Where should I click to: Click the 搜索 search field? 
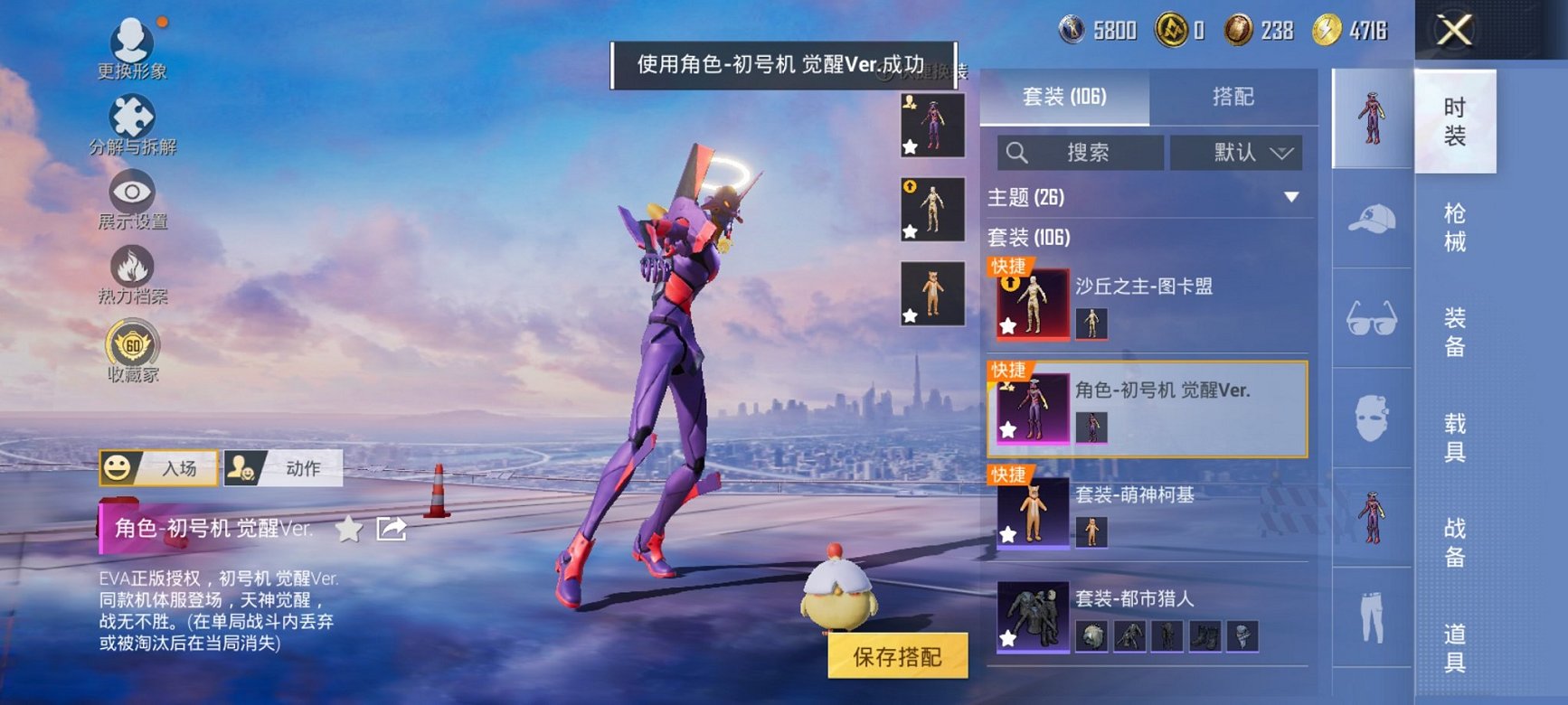(x=1082, y=152)
